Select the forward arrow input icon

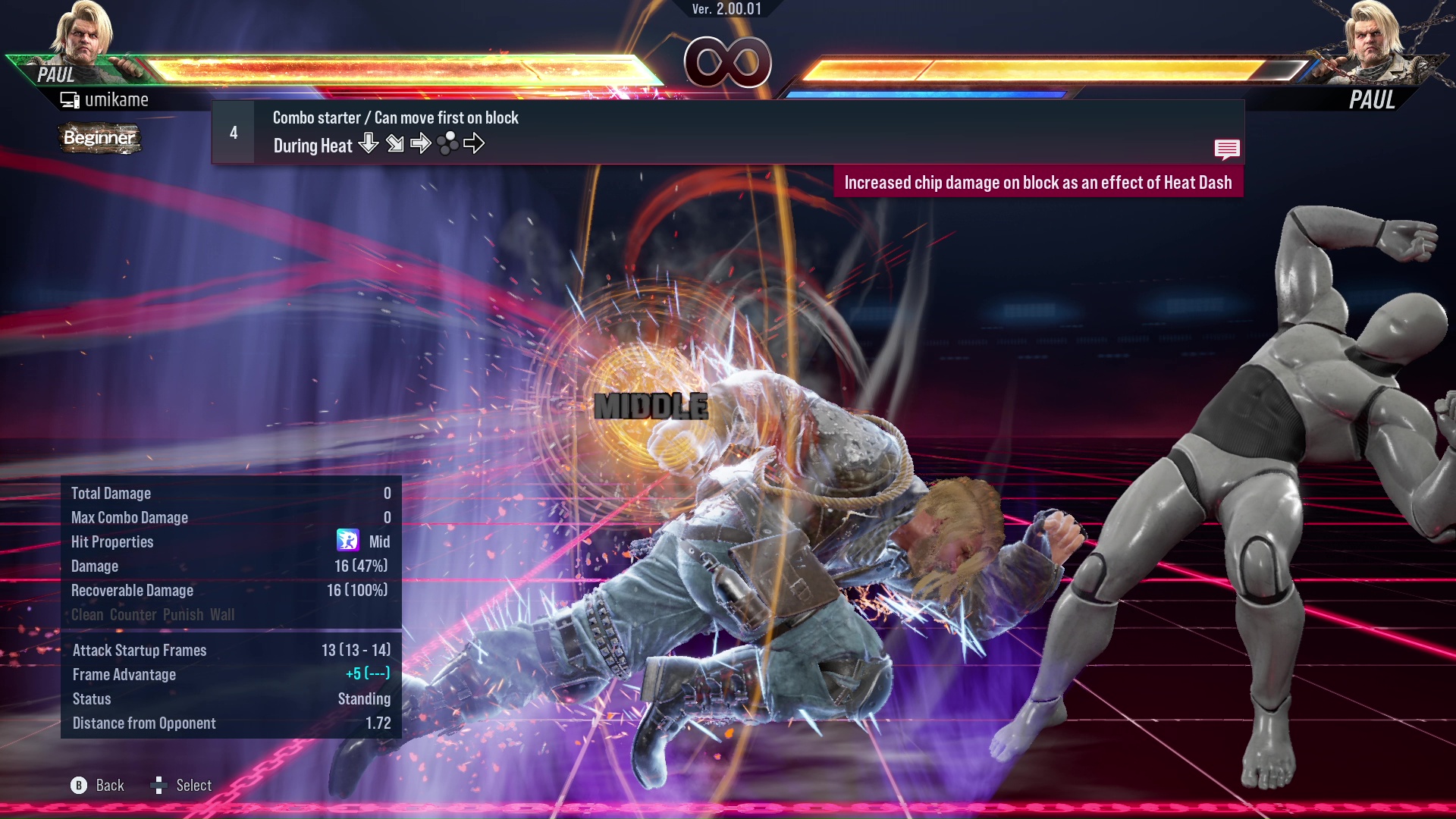coord(421,143)
